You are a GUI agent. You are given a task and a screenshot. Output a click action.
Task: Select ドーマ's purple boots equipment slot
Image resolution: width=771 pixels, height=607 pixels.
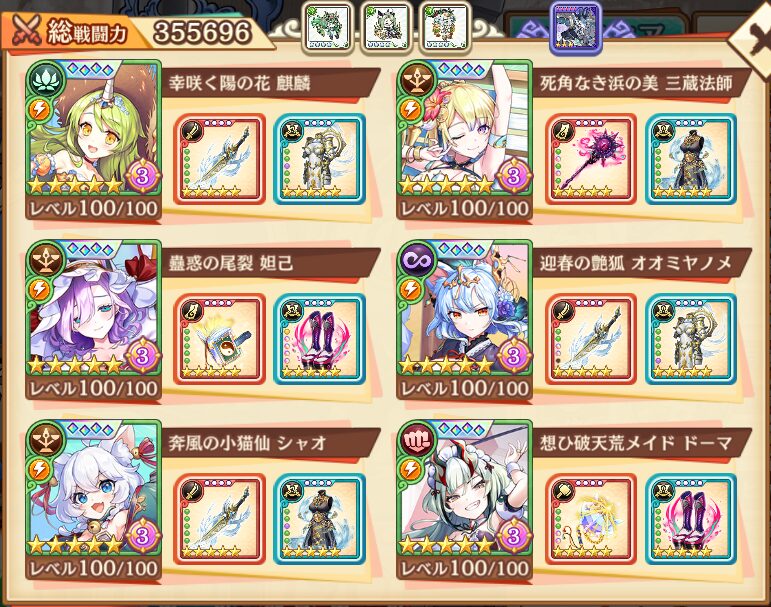(x=689, y=519)
